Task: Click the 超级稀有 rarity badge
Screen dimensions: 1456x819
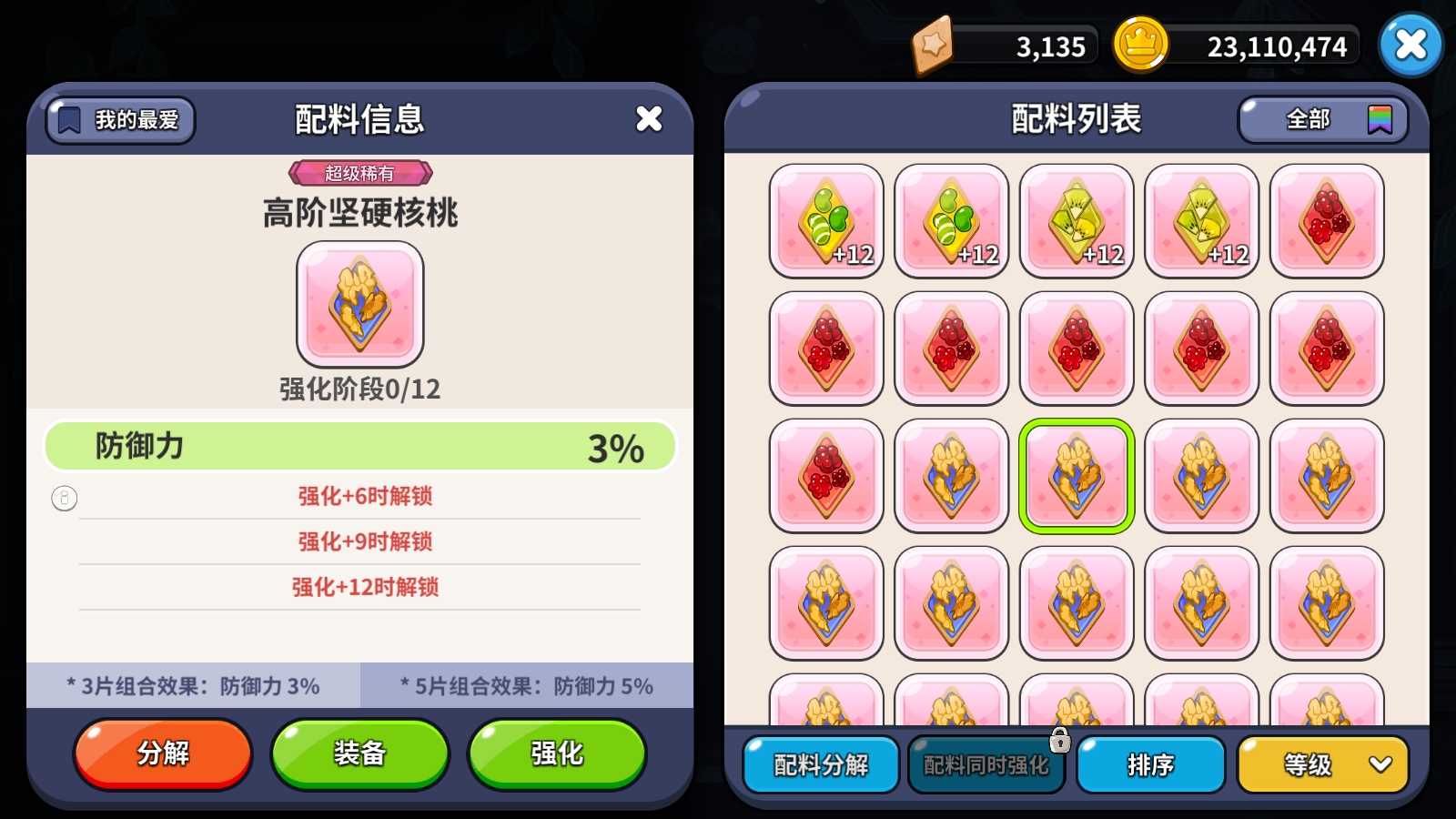Action: 359,172
